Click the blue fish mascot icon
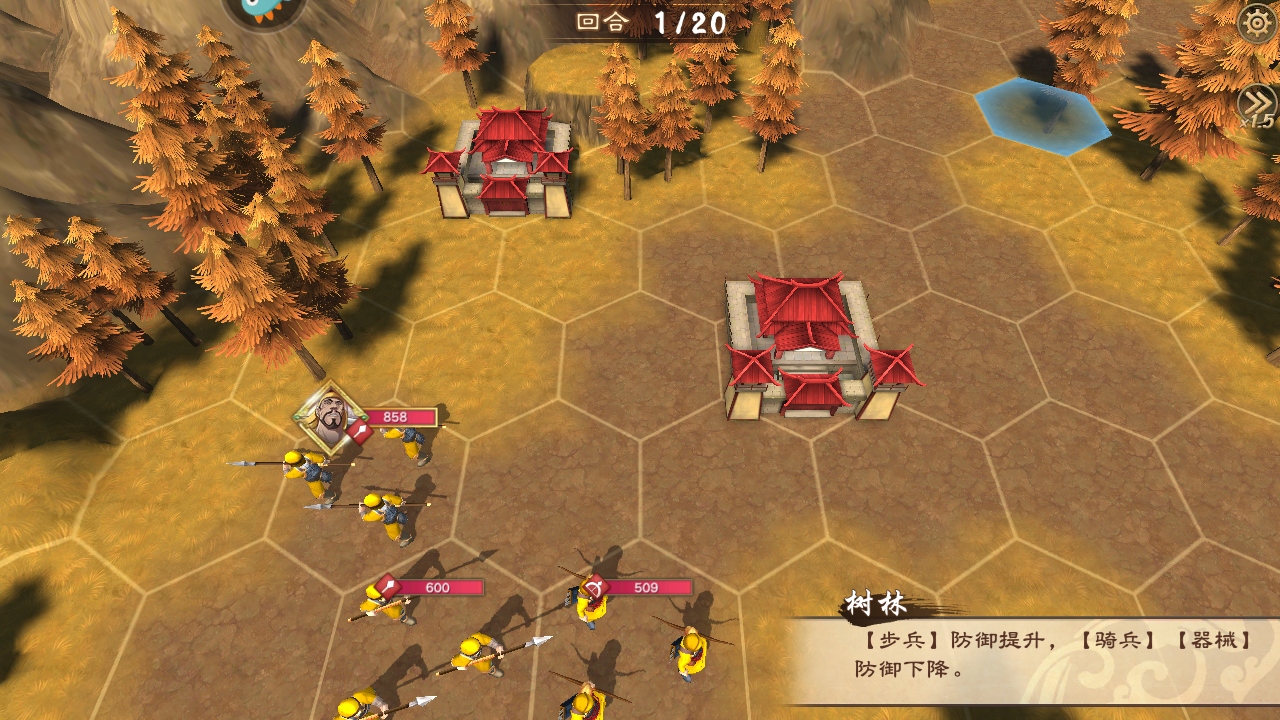This screenshot has width=1280, height=720. coord(263,10)
